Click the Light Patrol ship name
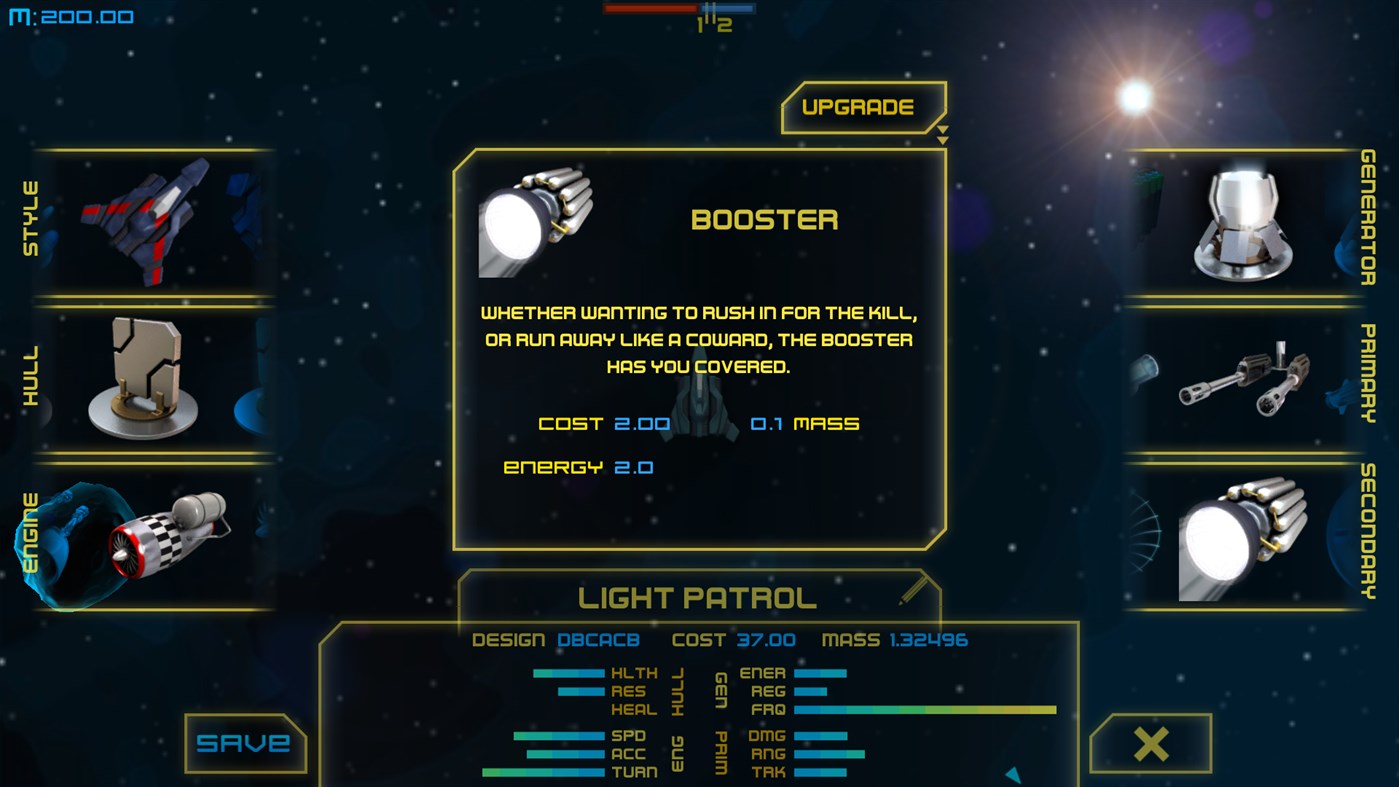Screen dimensions: 1399x787 [x=694, y=597]
